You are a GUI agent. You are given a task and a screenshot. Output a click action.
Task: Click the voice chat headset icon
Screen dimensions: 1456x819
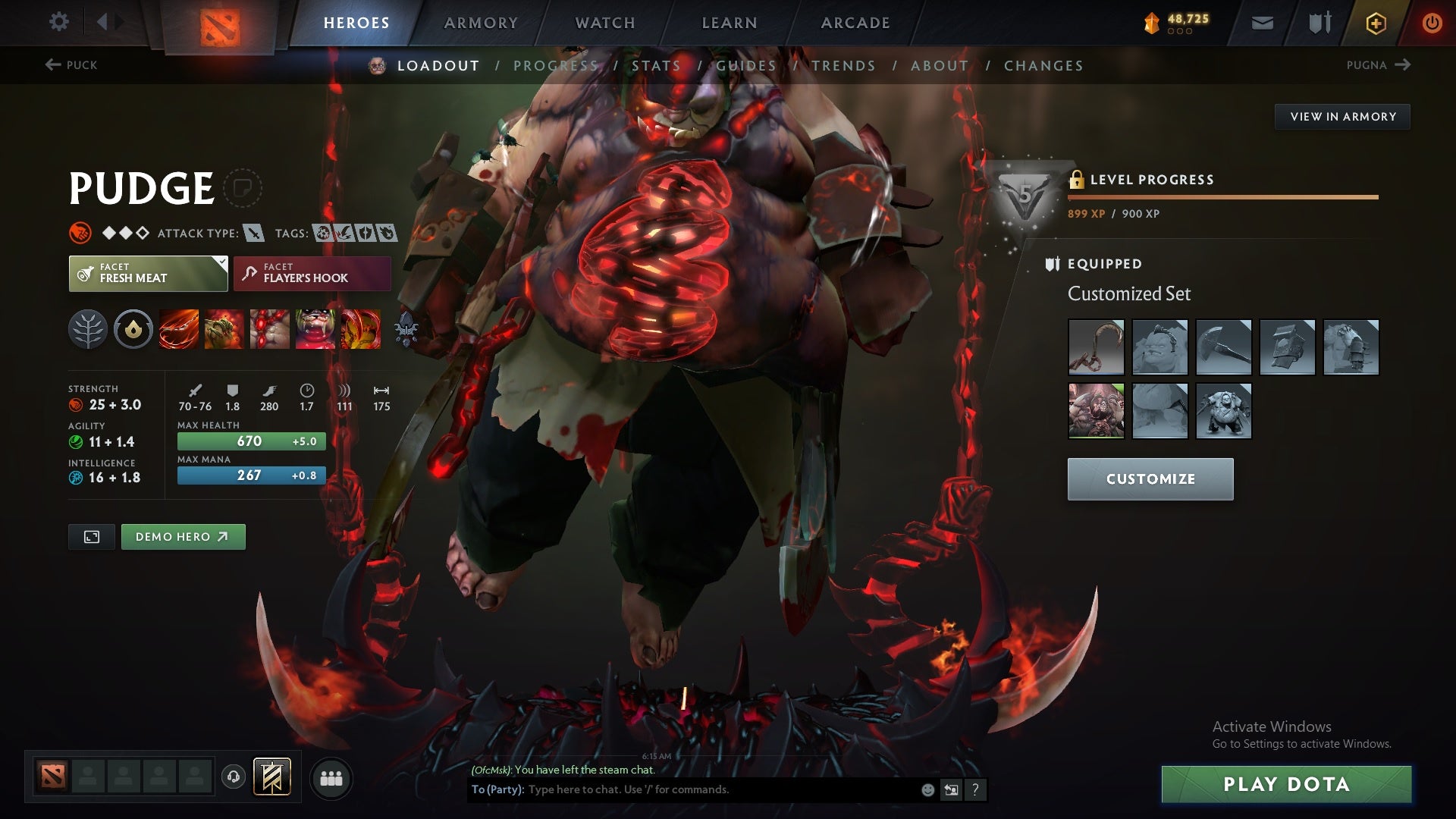(234, 777)
